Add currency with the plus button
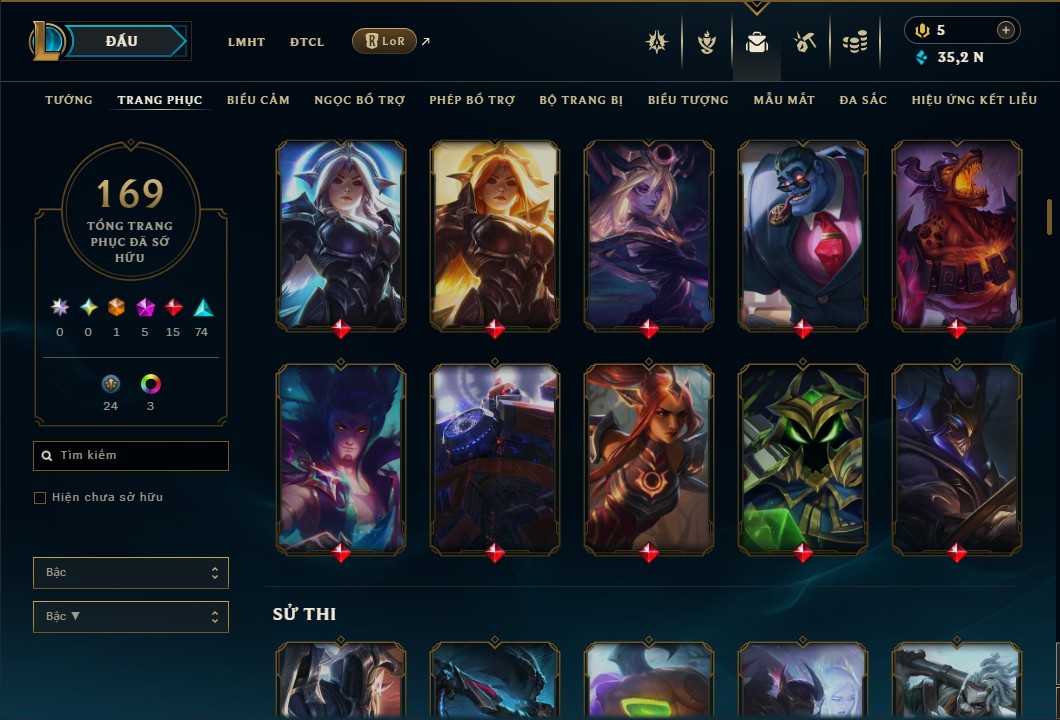Viewport: 1060px width, 720px height. (x=1006, y=30)
